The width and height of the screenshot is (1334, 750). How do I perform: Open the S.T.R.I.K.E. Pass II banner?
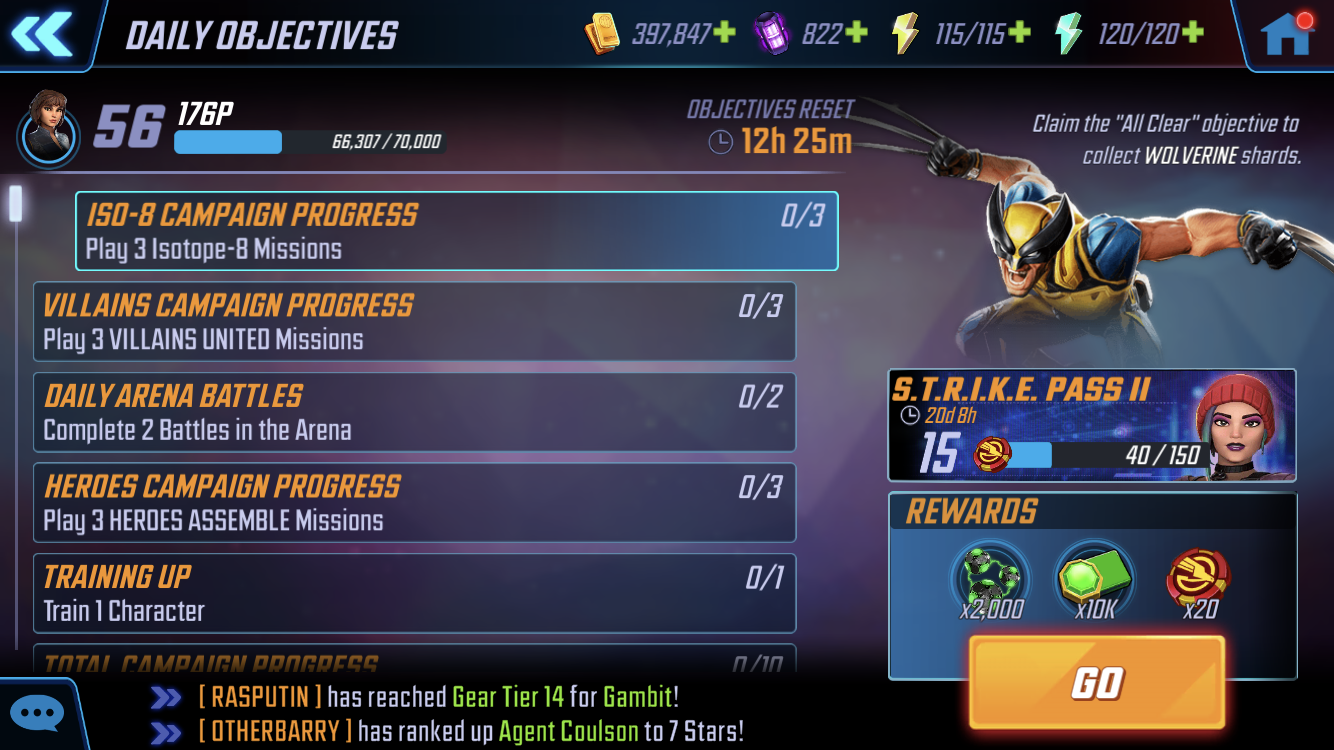(x=1092, y=425)
